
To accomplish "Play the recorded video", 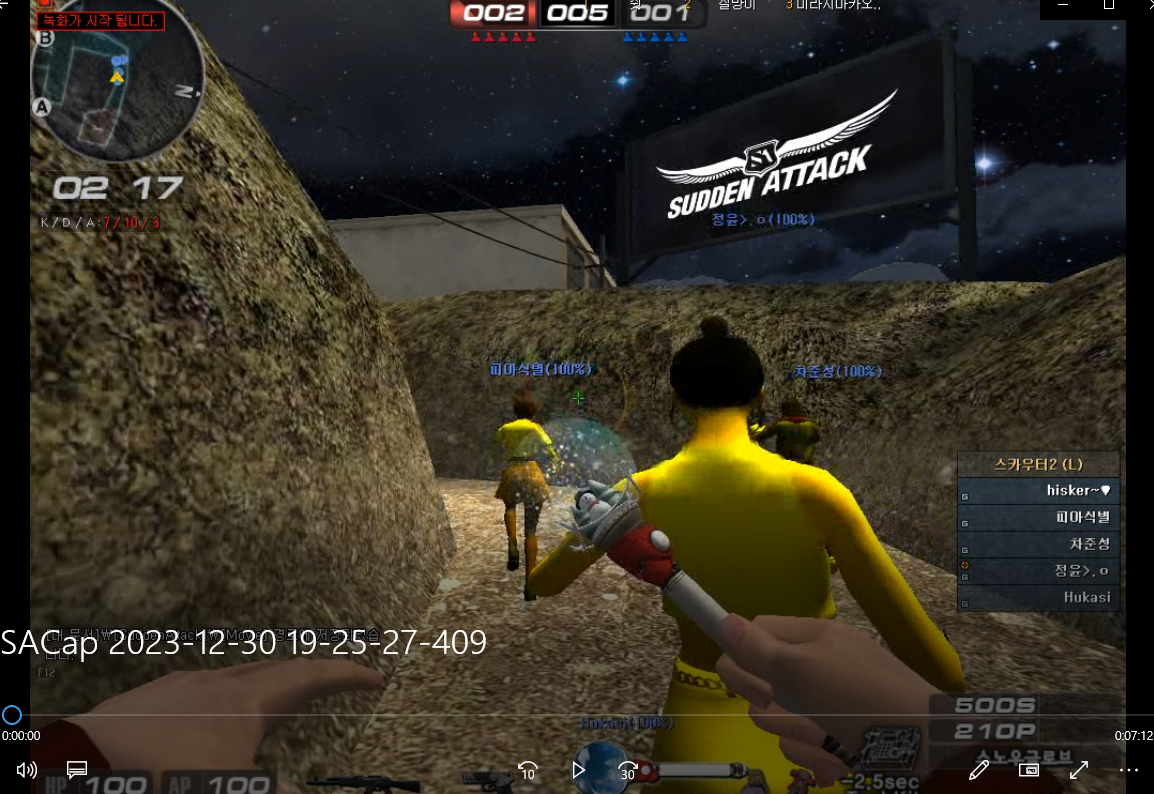I will [578, 769].
